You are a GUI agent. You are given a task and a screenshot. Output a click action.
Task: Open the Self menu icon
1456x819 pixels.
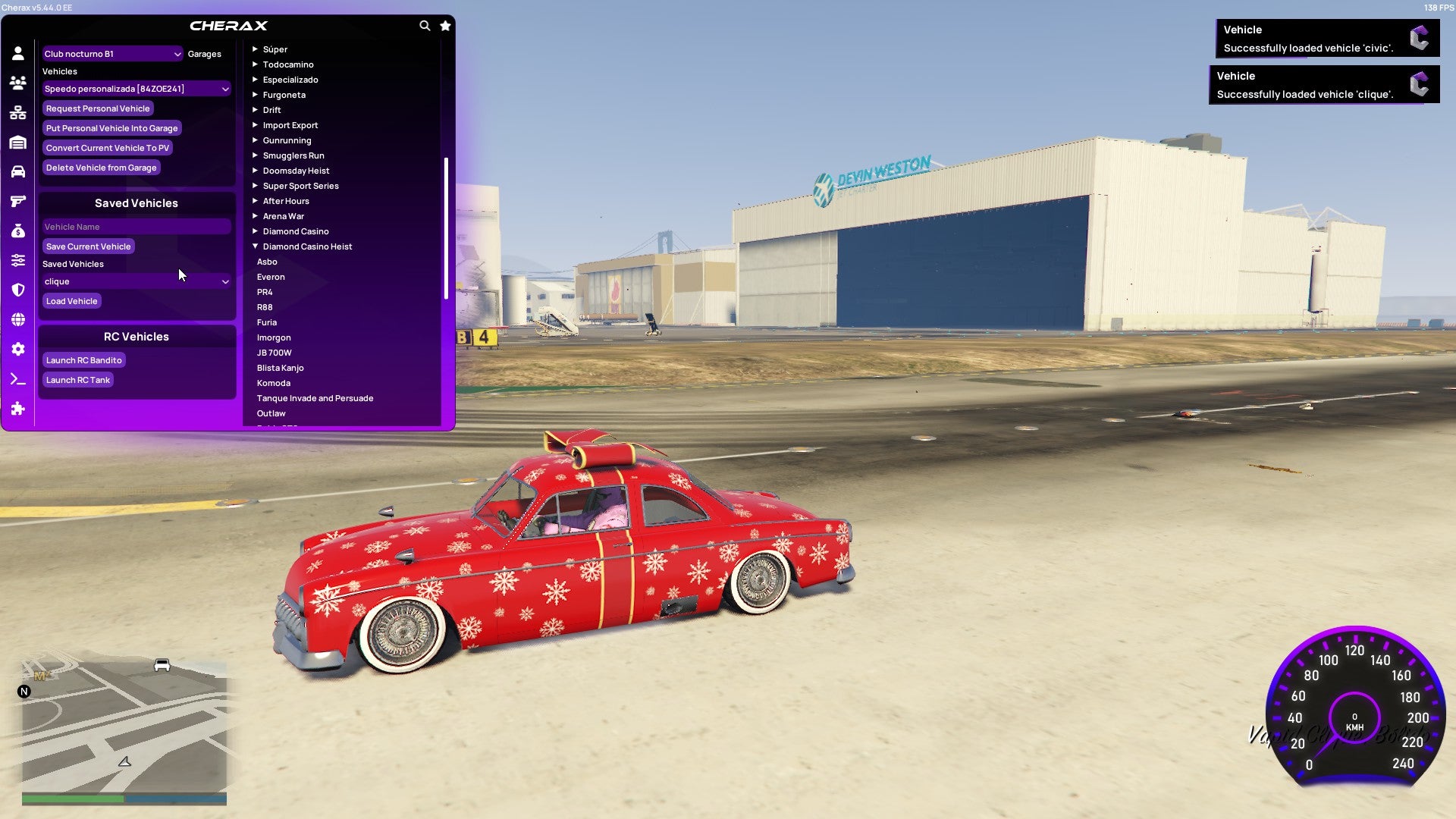point(18,52)
